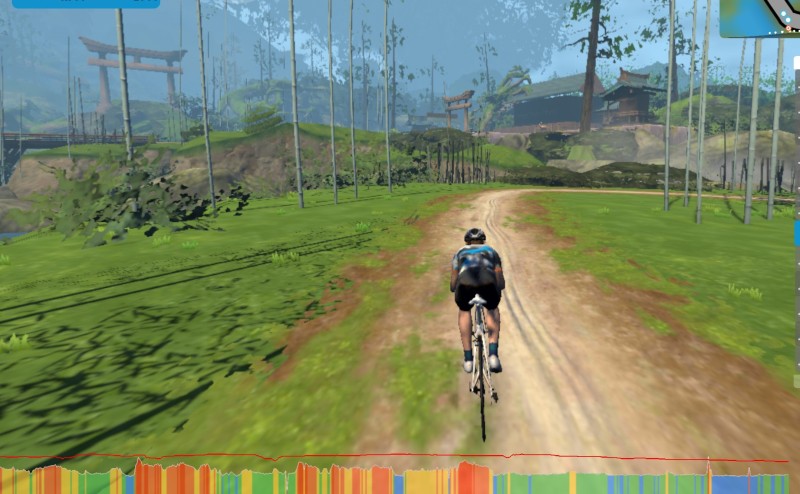The width and height of the screenshot is (800, 494).
Task: Click the colored power zone graph
Action: click(x=400, y=478)
